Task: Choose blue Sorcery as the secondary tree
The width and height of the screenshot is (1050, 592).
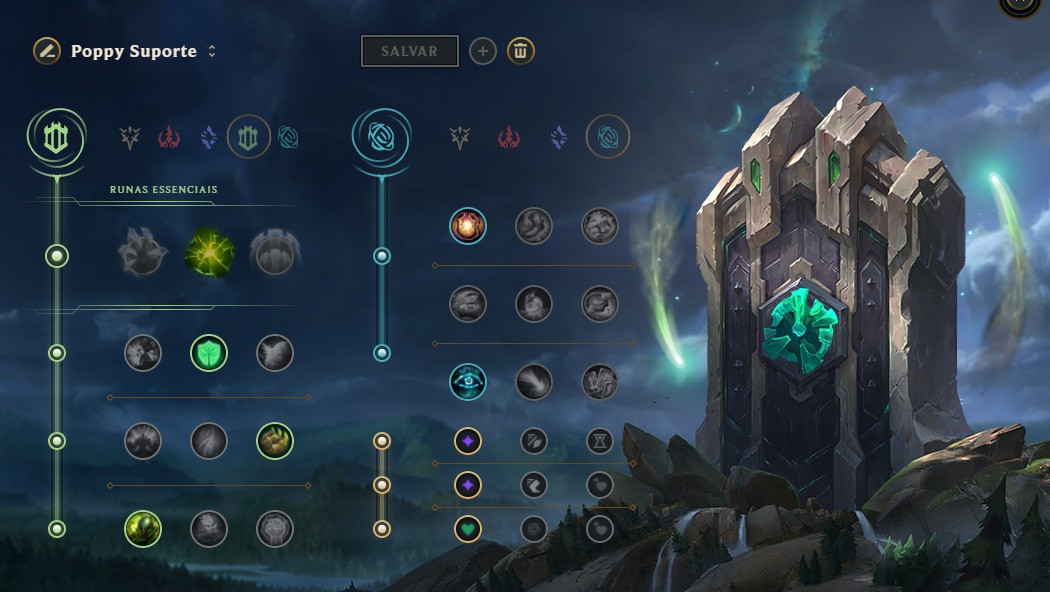Action: [559, 138]
